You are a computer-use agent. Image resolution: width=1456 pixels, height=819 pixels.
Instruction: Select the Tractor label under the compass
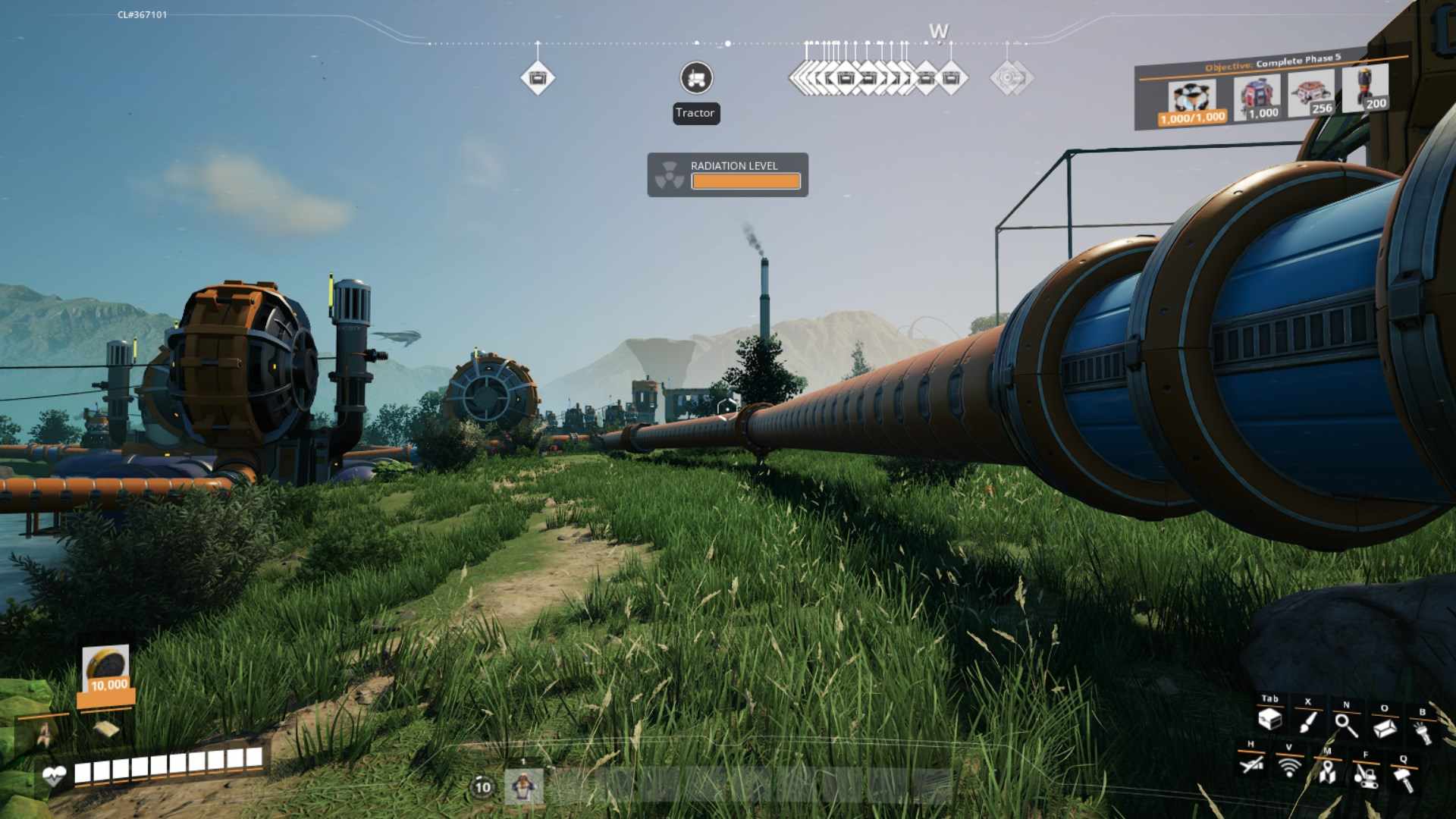click(695, 114)
